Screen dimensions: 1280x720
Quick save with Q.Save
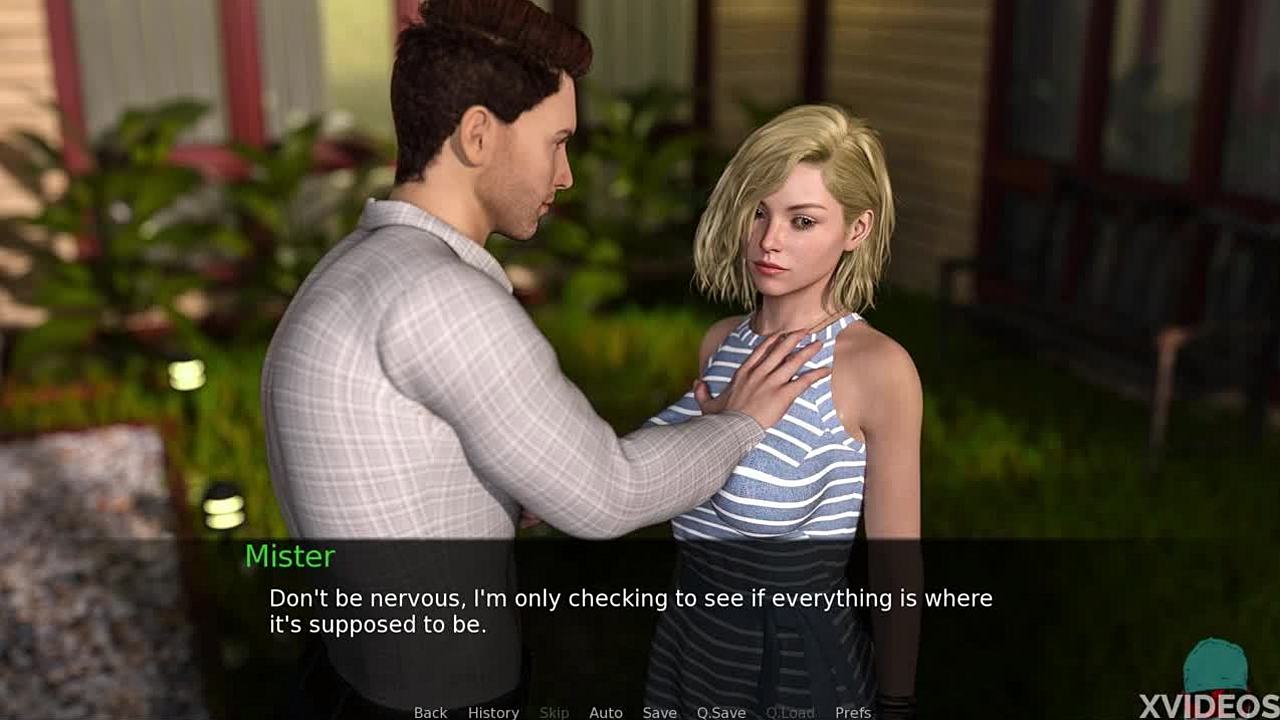click(721, 712)
